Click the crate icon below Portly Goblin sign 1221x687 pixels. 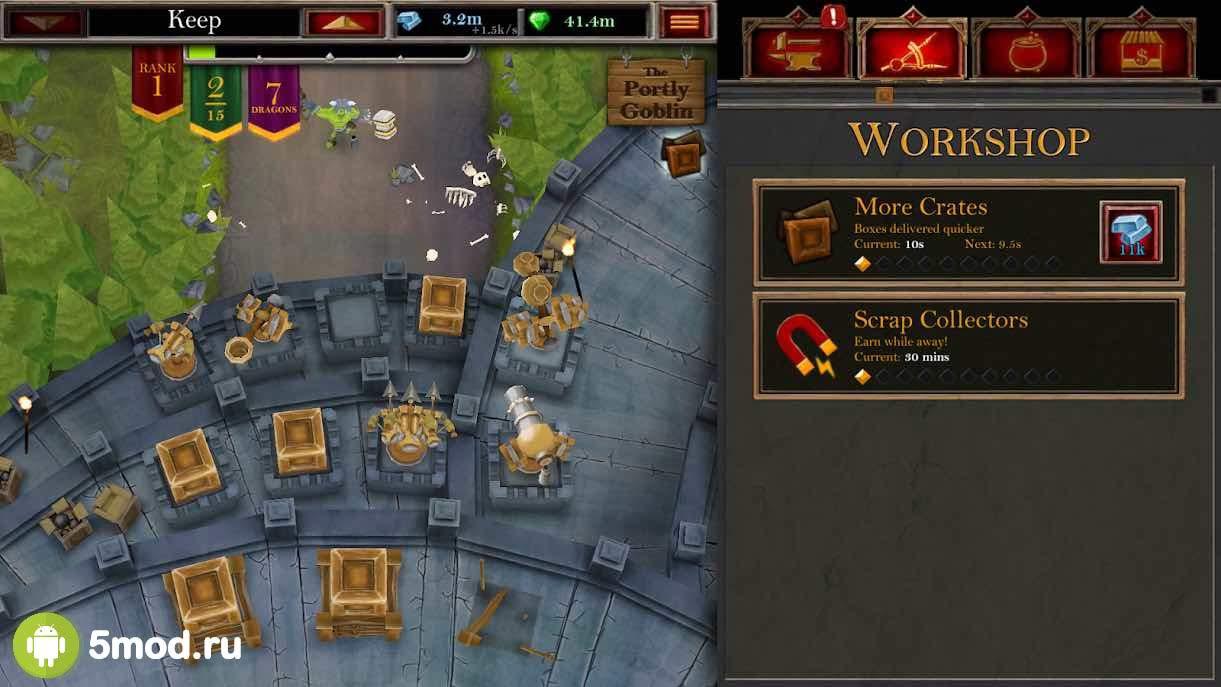click(684, 156)
